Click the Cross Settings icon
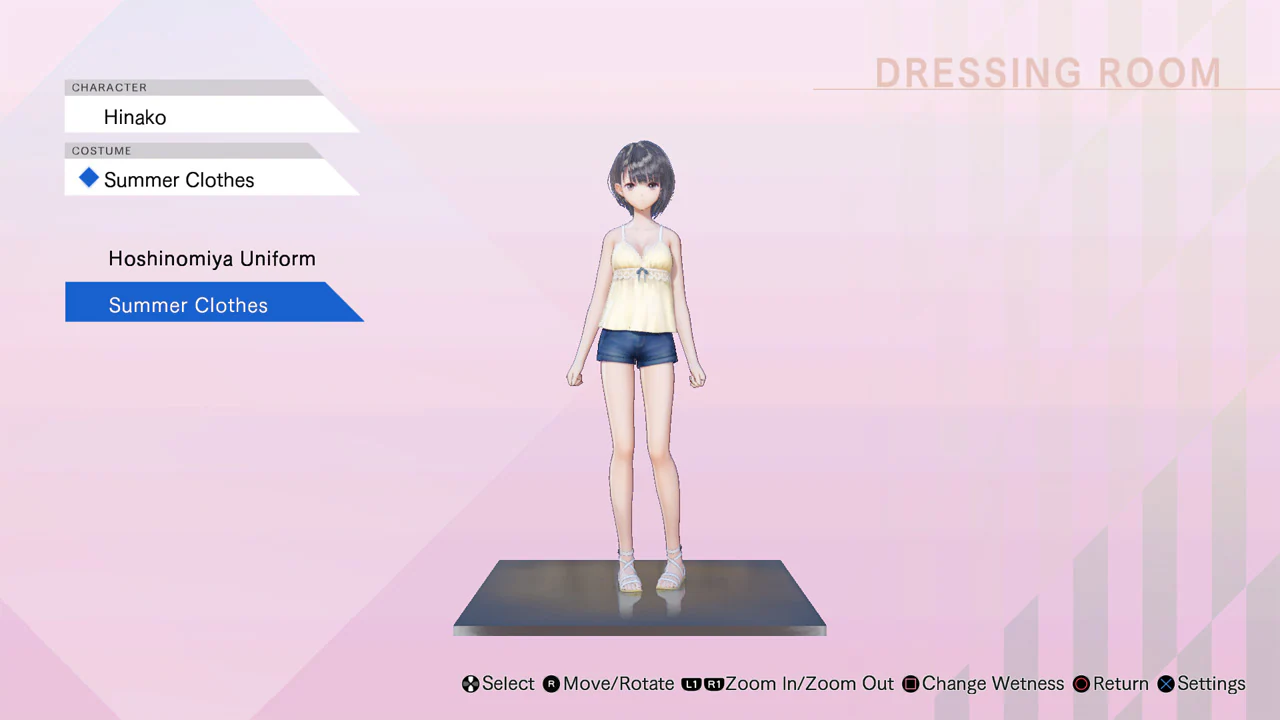This screenshot has height=720, width=1280. click(1166, 684)
